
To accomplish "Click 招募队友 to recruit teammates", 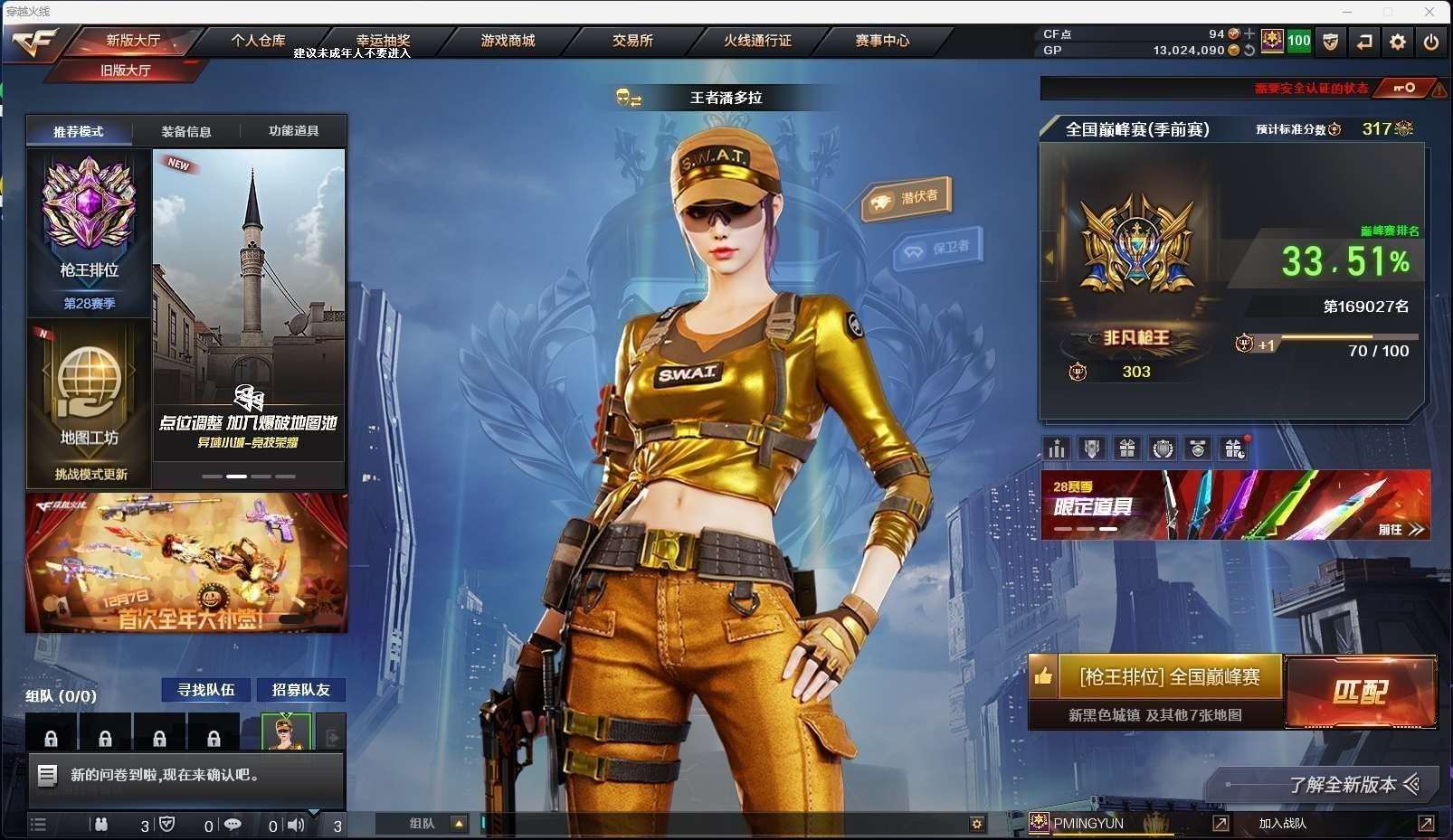I will pyautogui.click(x=301, y=690).
